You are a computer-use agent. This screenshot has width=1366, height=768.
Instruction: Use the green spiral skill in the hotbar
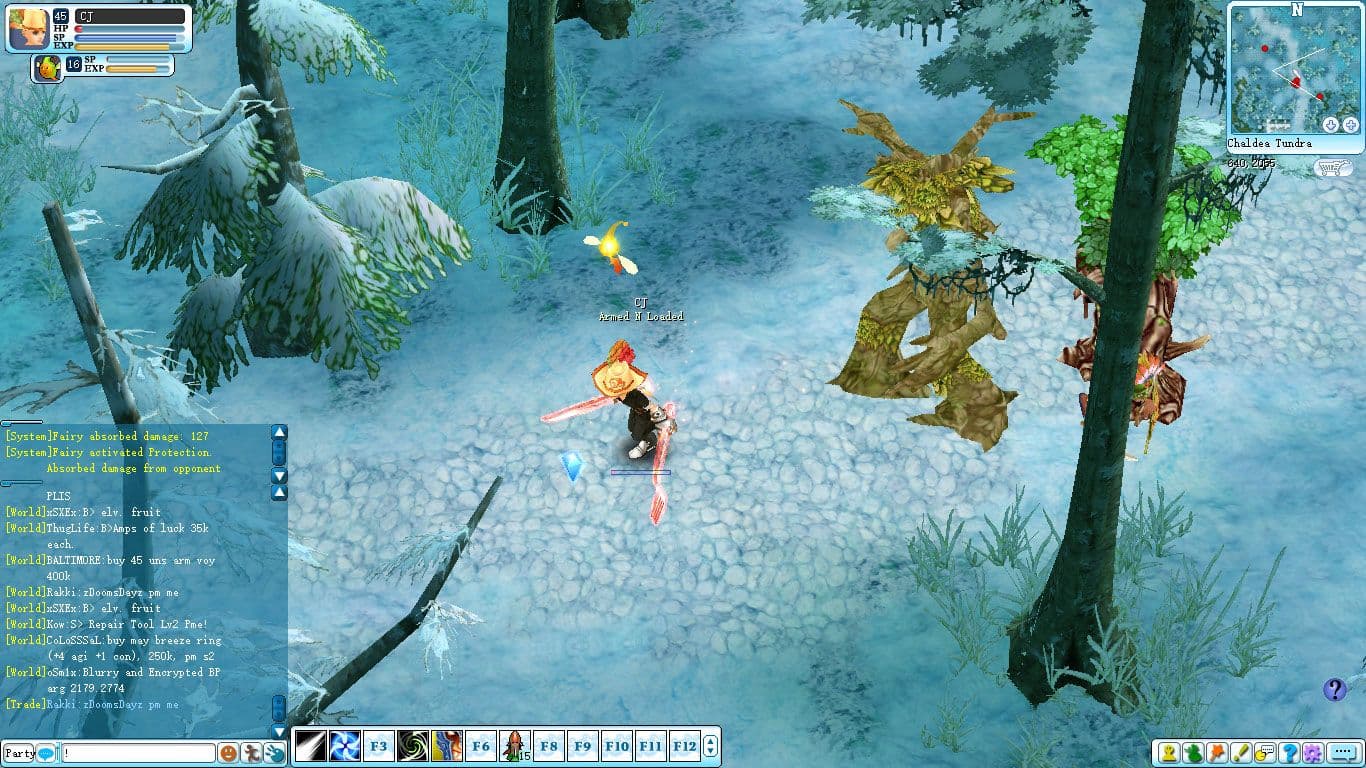[x=412, y=746]
